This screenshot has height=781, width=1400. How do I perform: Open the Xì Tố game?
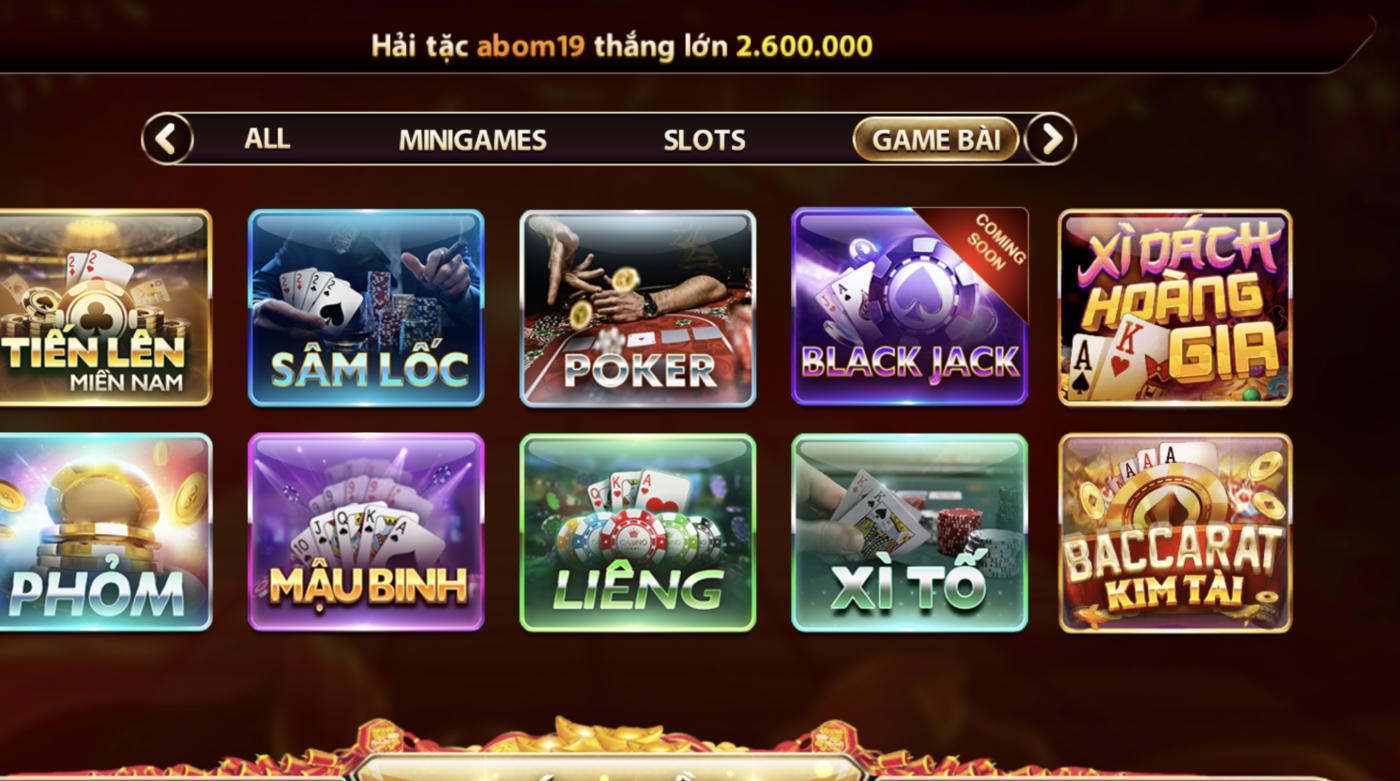[908, 530]
